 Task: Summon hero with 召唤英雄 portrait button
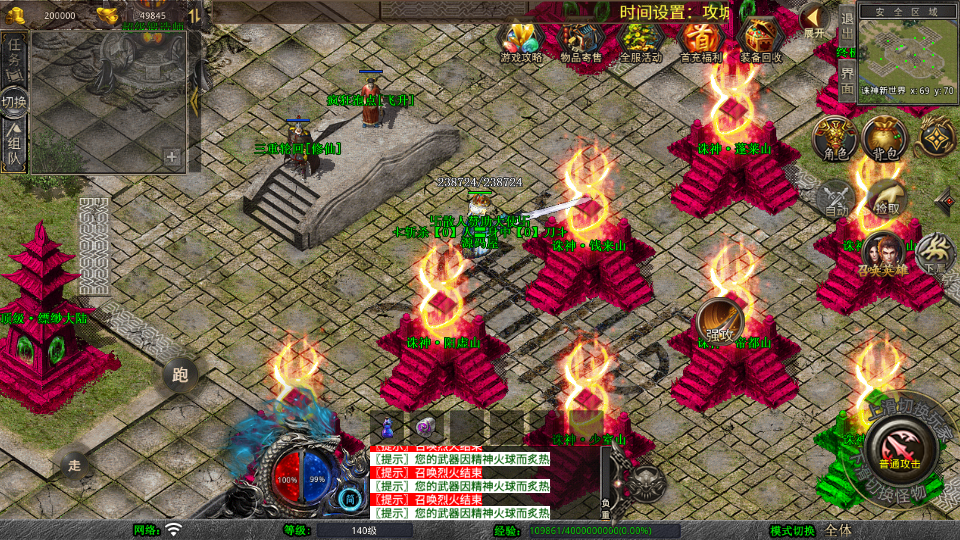883,254
